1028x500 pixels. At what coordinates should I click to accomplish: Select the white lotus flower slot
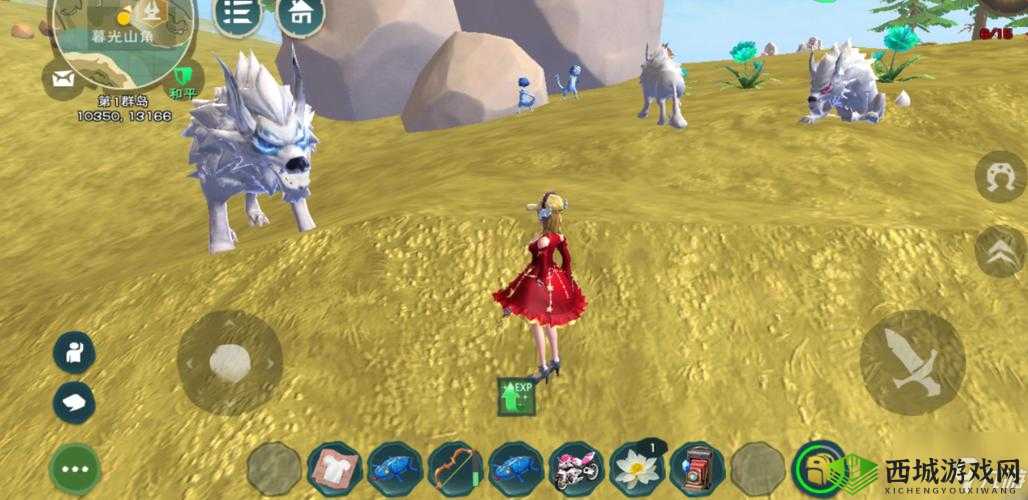(636, 467)
